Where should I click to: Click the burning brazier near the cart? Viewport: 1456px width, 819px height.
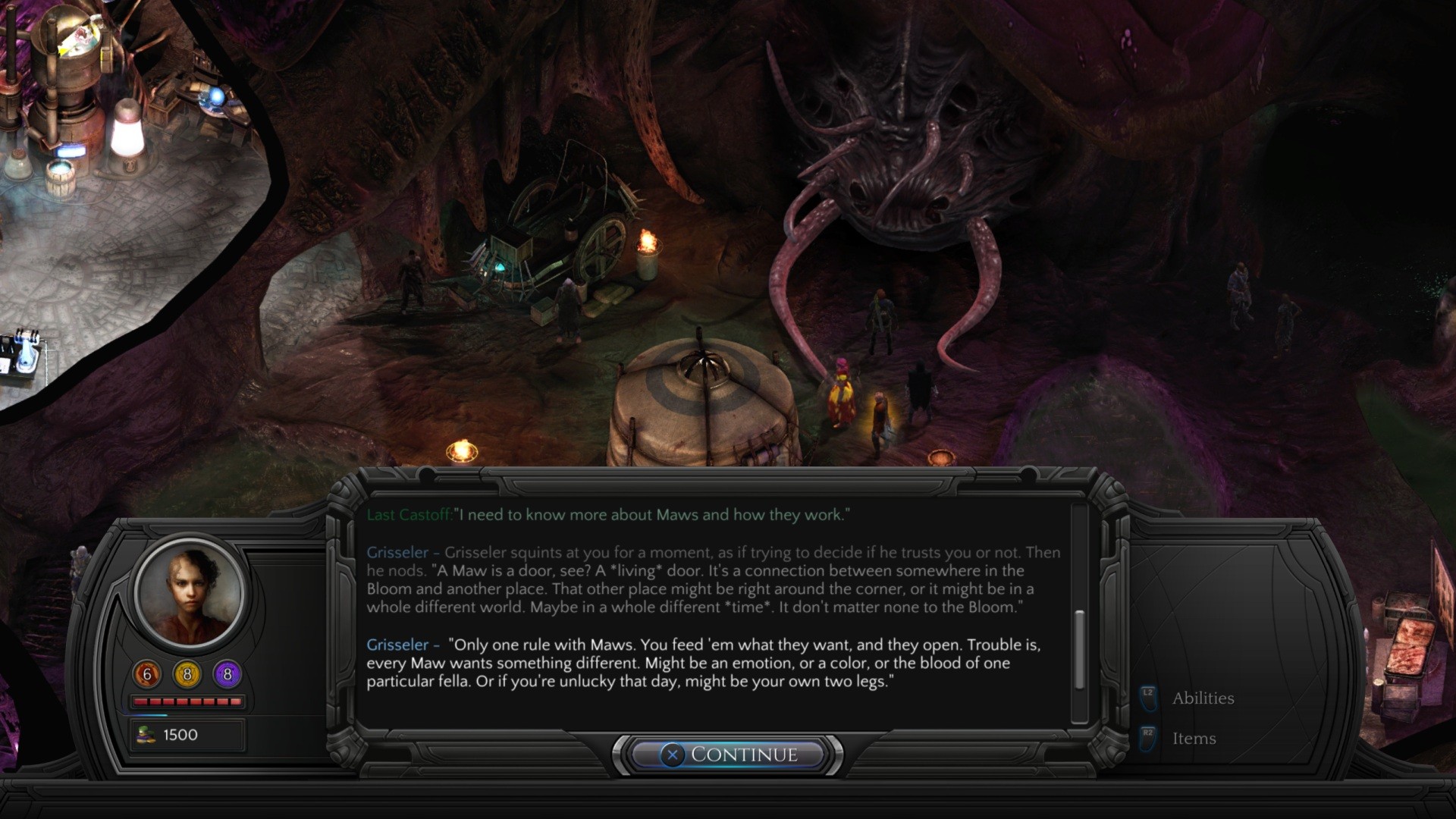pos(648,243)
